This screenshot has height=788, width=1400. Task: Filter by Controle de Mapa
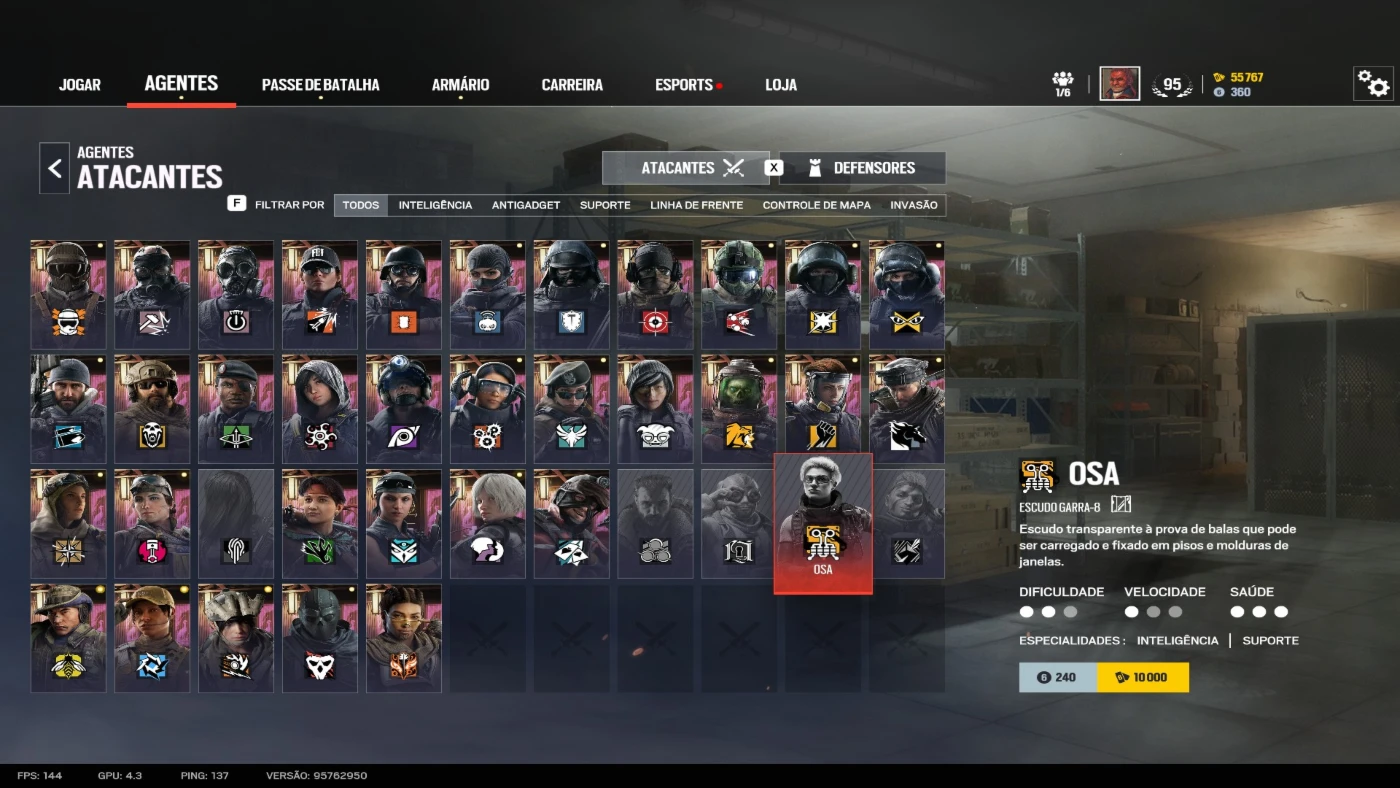(x=816, y=205)
